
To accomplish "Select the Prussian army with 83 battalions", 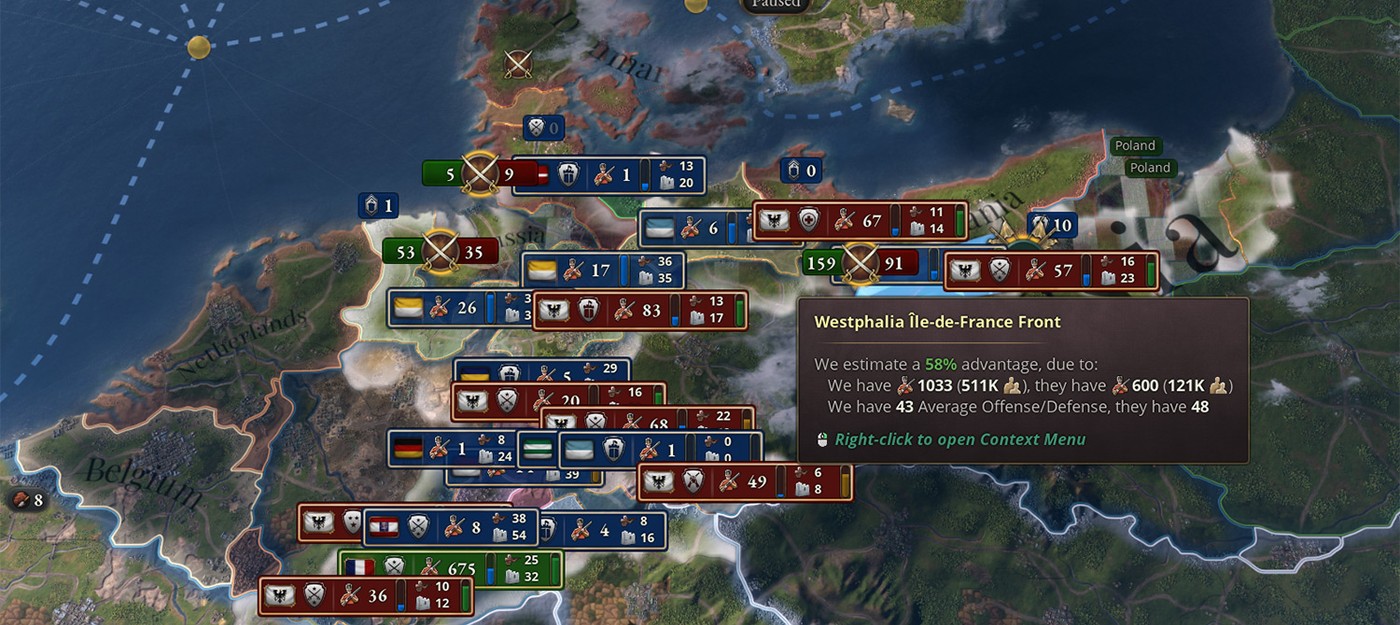I will (x=640, y=311).
